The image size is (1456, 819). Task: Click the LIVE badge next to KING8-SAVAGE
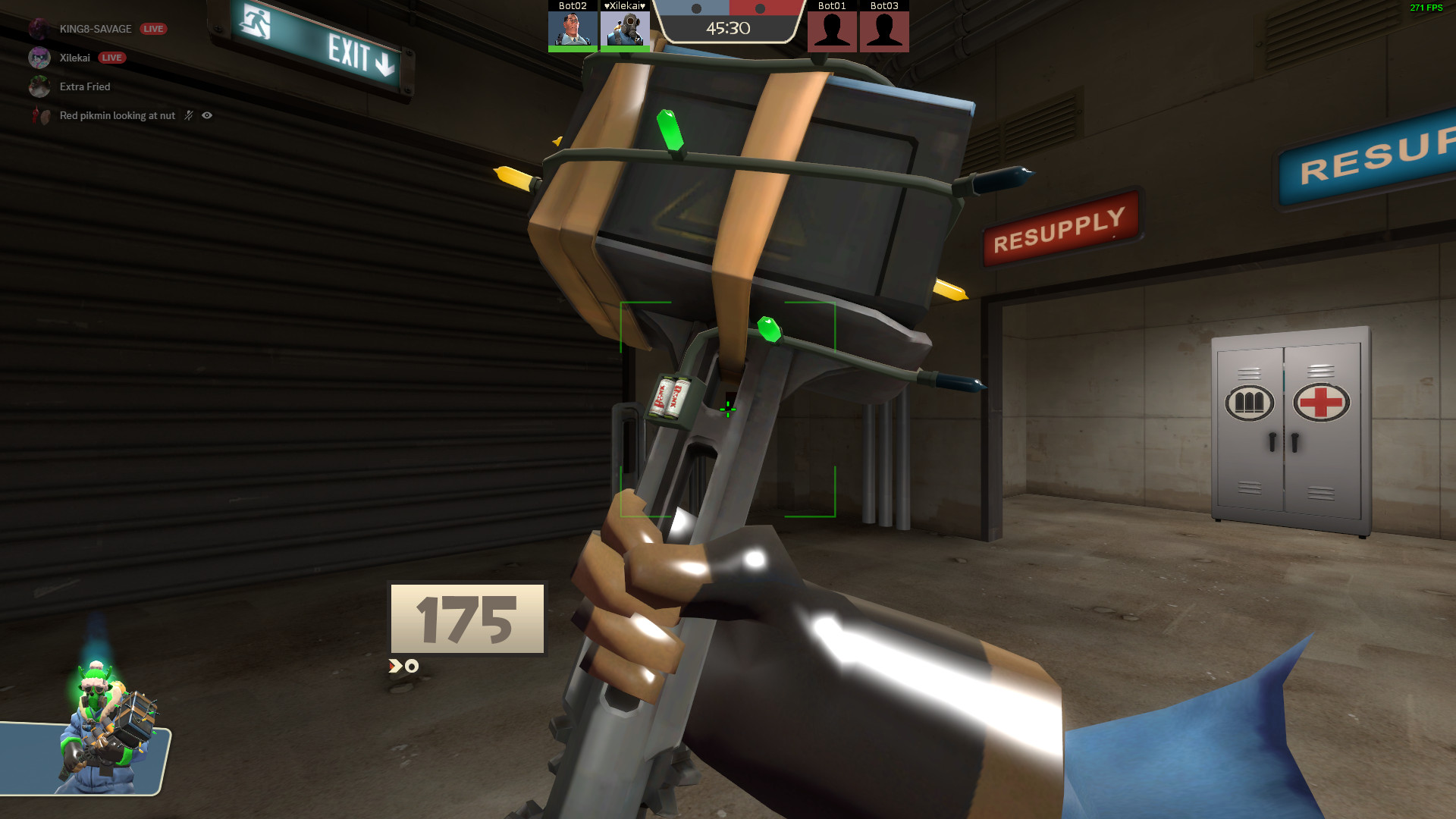(153, 29)
